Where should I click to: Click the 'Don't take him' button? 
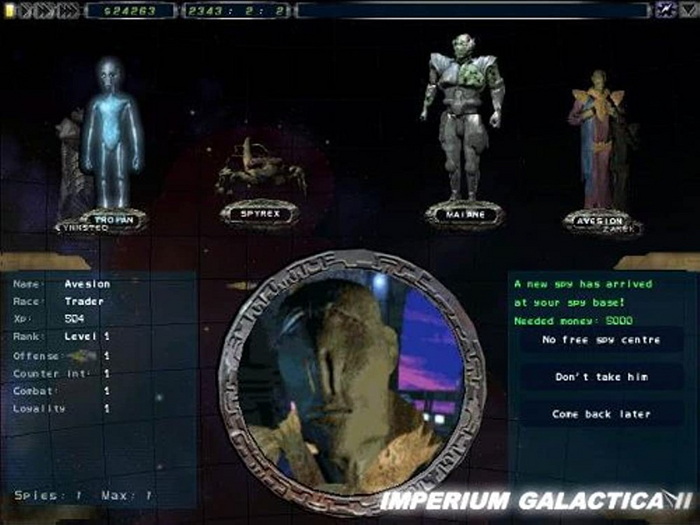click(x=601, y=377)
